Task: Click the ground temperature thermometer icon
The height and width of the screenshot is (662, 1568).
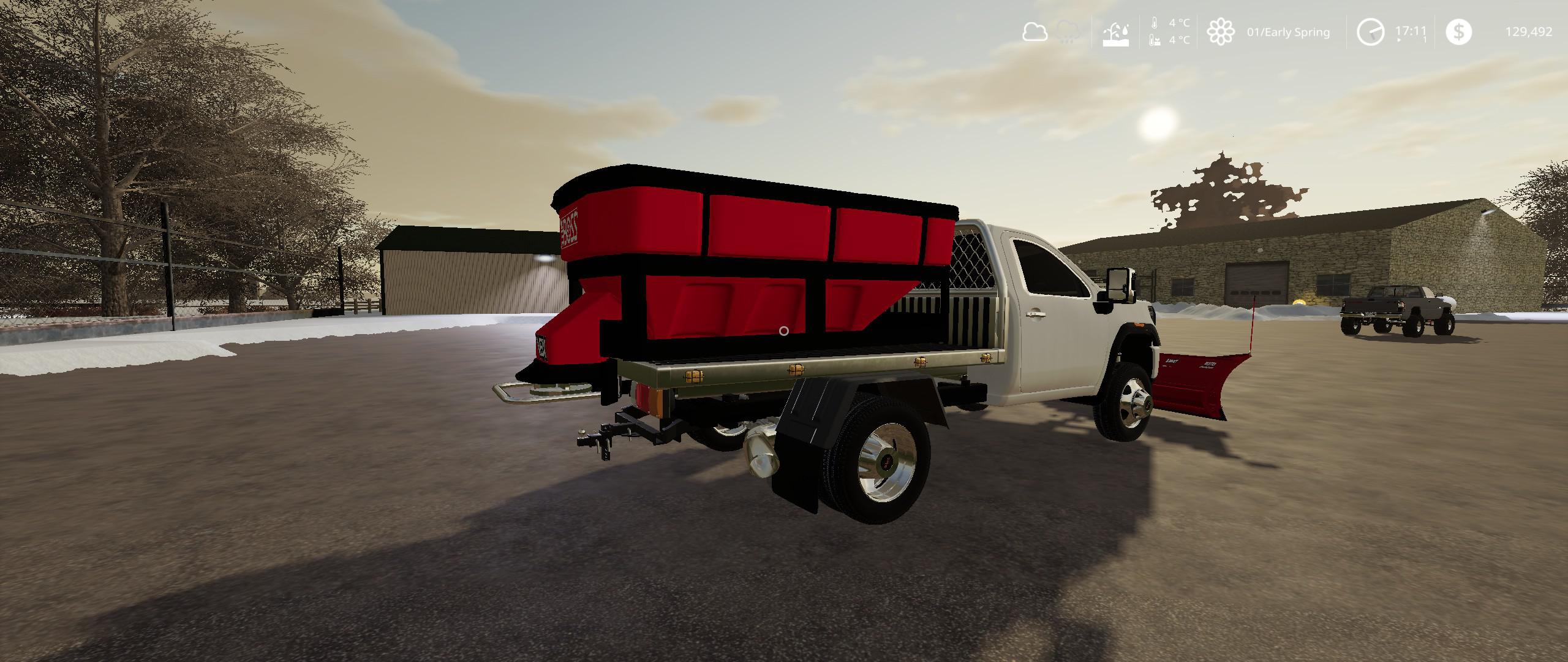Action: (1154, 41)
